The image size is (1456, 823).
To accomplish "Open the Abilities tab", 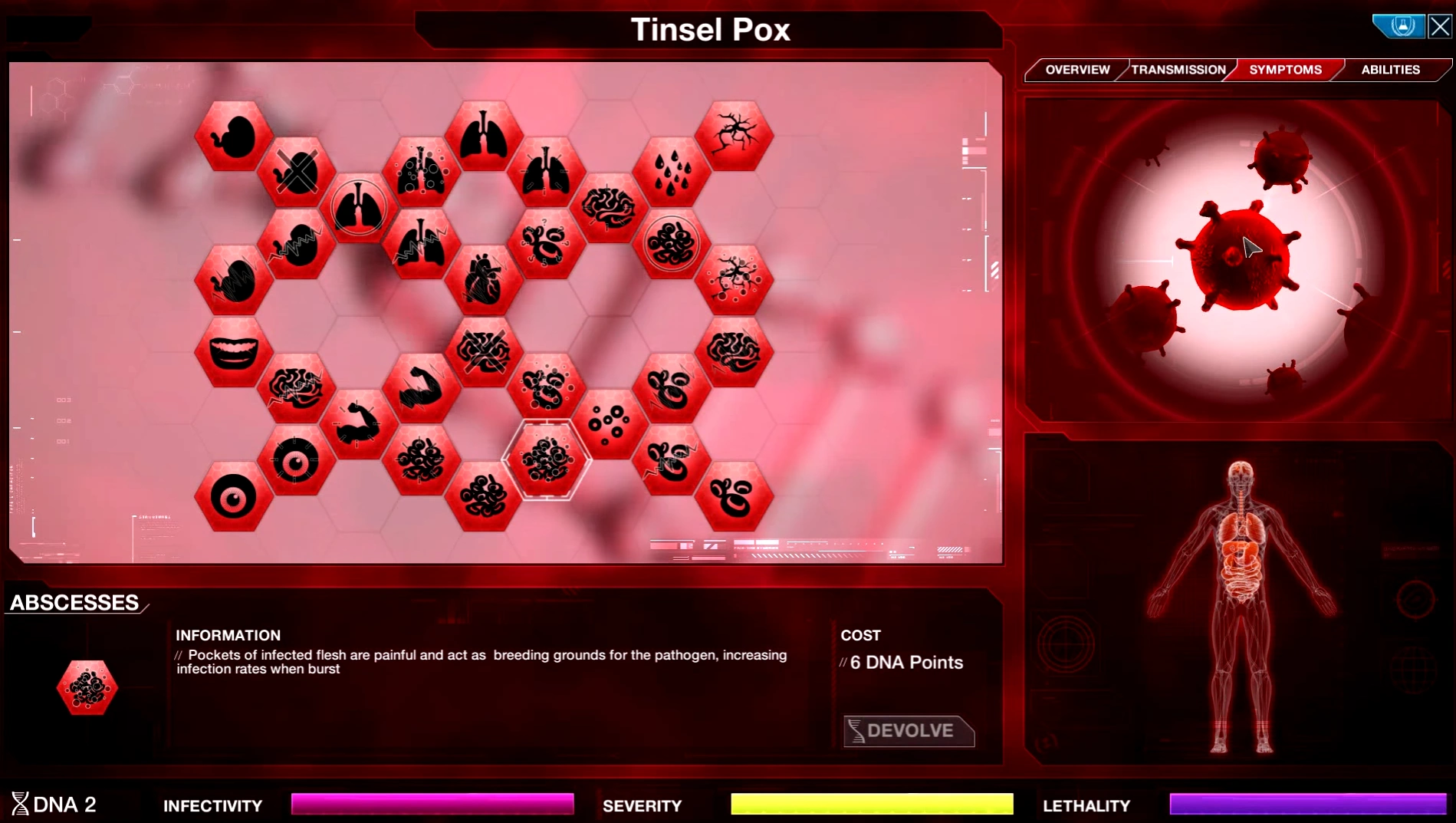I will [1389, 70].
